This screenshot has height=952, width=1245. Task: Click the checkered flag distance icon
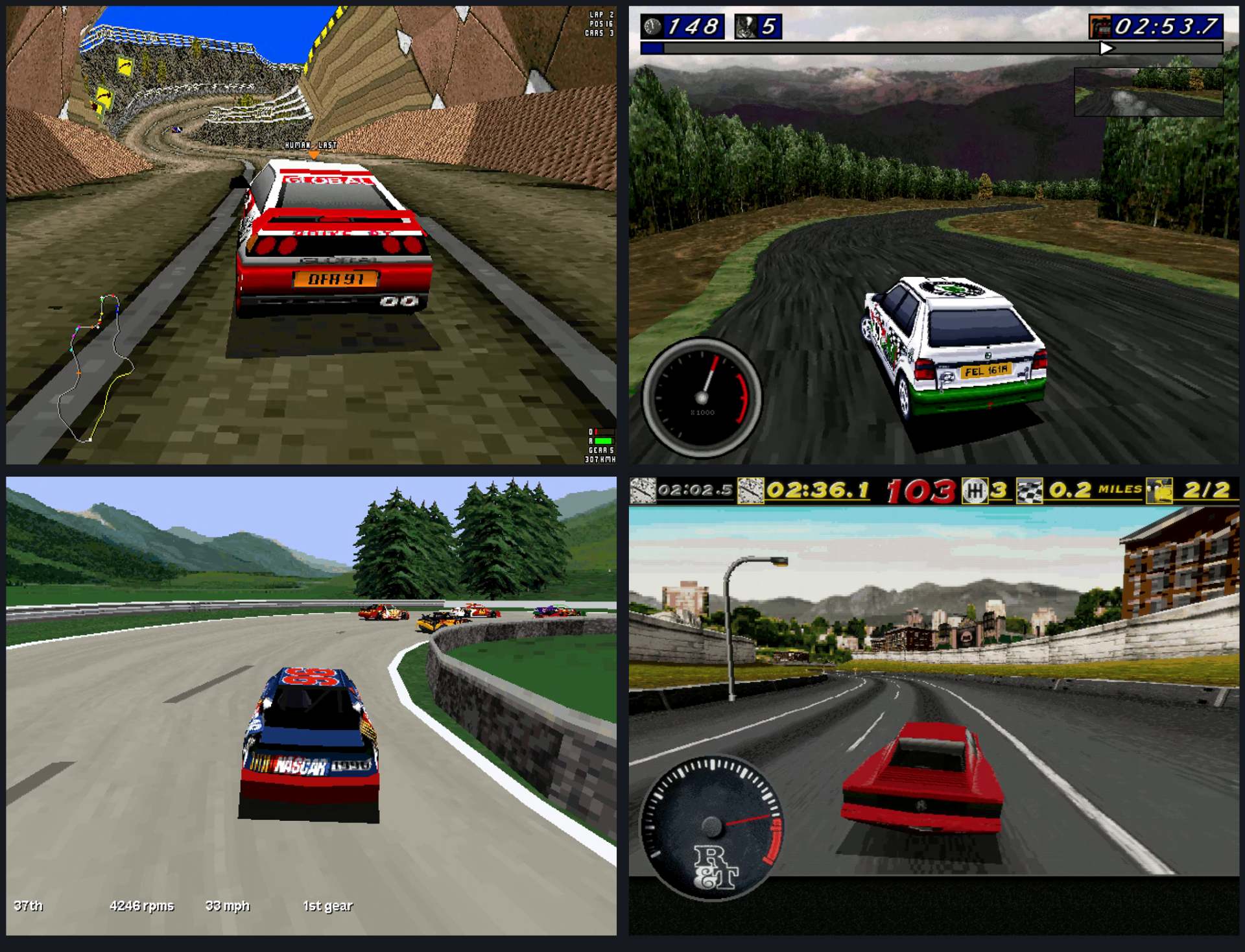(1029, 491)
